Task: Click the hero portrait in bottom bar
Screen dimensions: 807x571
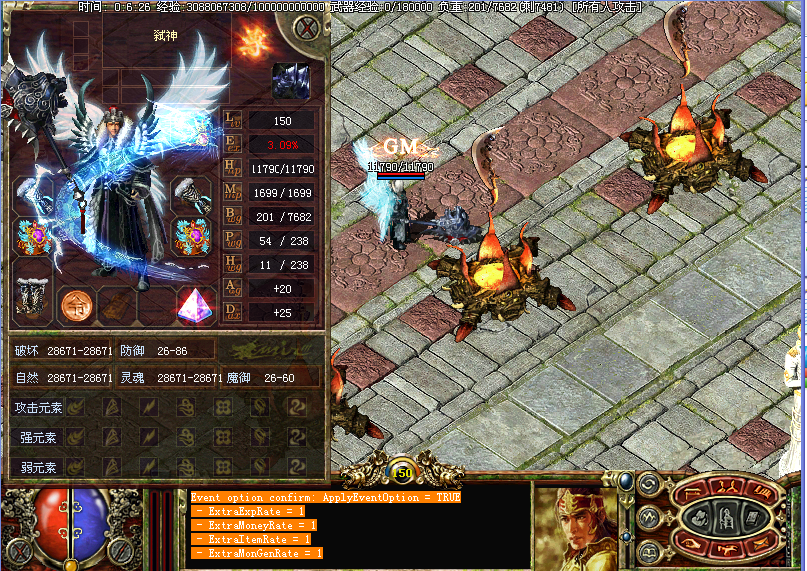Action: coord(572,525)
